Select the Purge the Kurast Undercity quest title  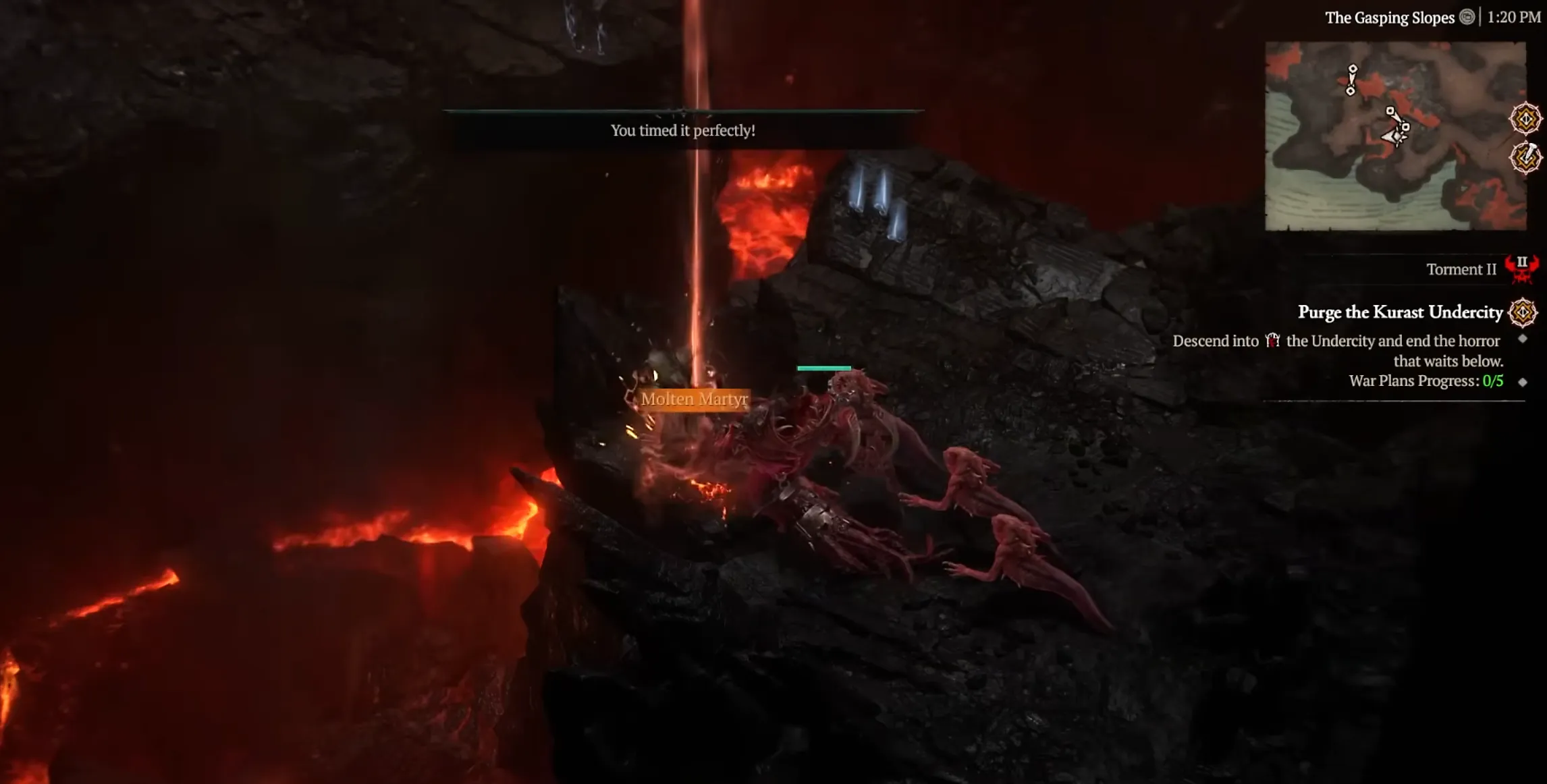(x=1399, y=312)
